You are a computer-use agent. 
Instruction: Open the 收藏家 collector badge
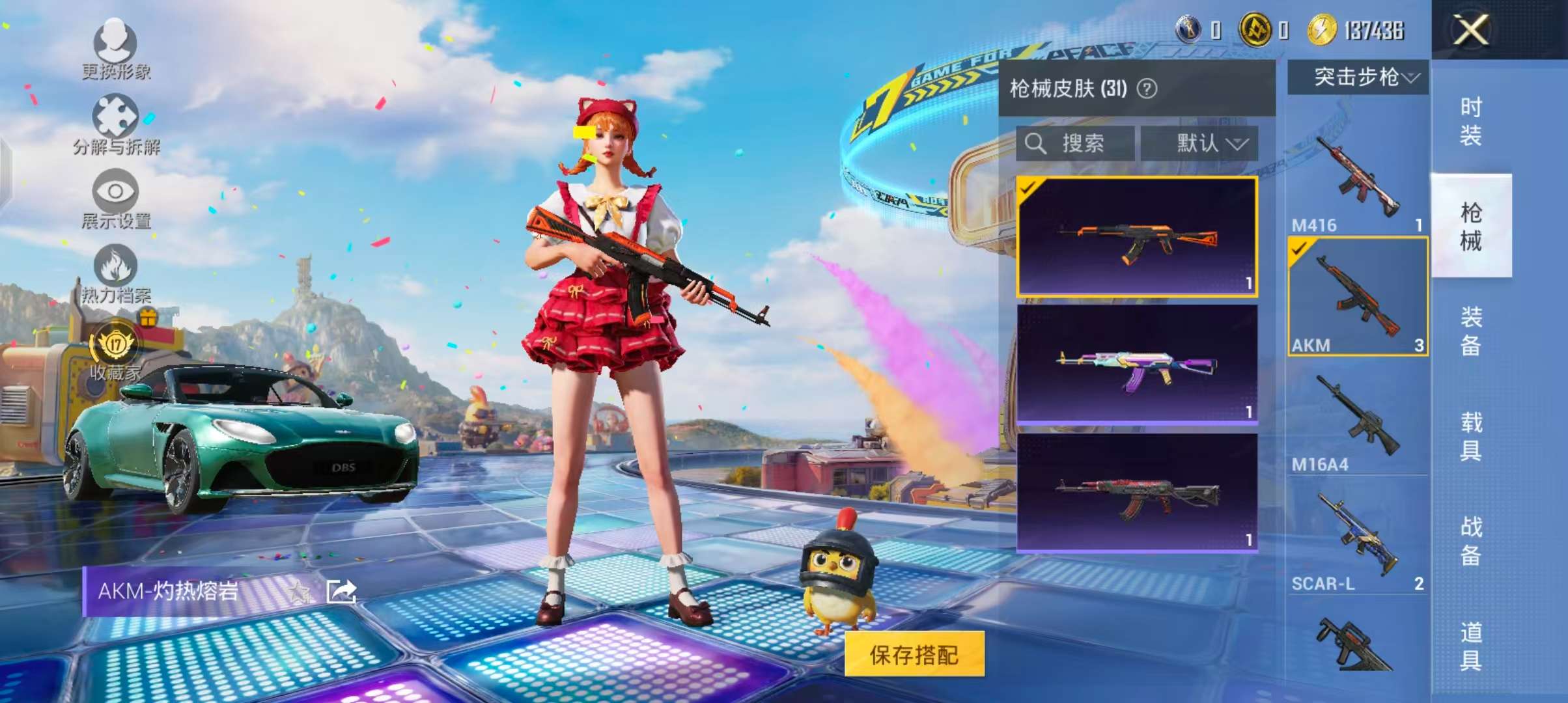(116, 351)
